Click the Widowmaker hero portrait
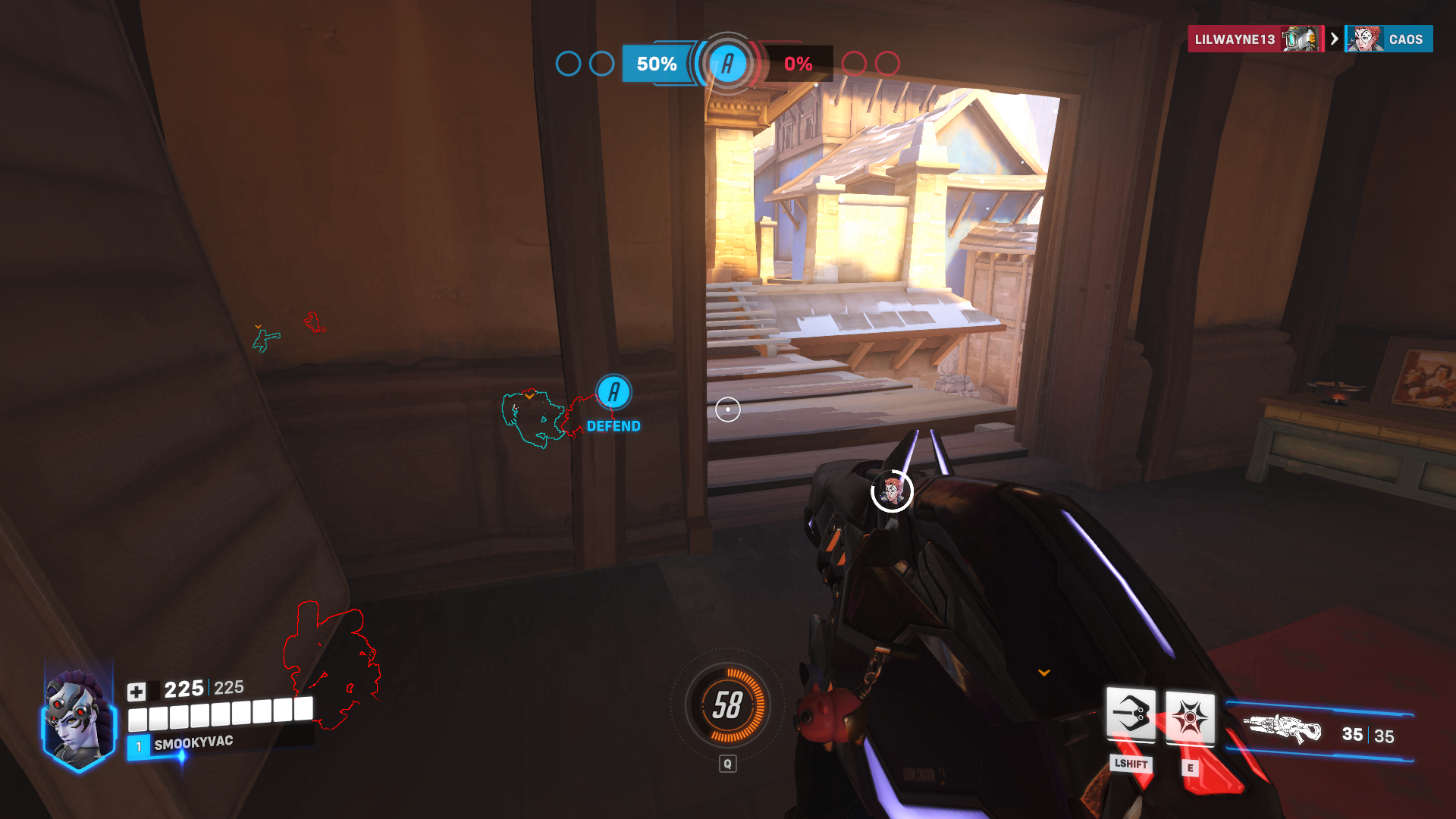The width and height of the screenshot is (1456, 819). pyautogui.click(x=77, y=718)
